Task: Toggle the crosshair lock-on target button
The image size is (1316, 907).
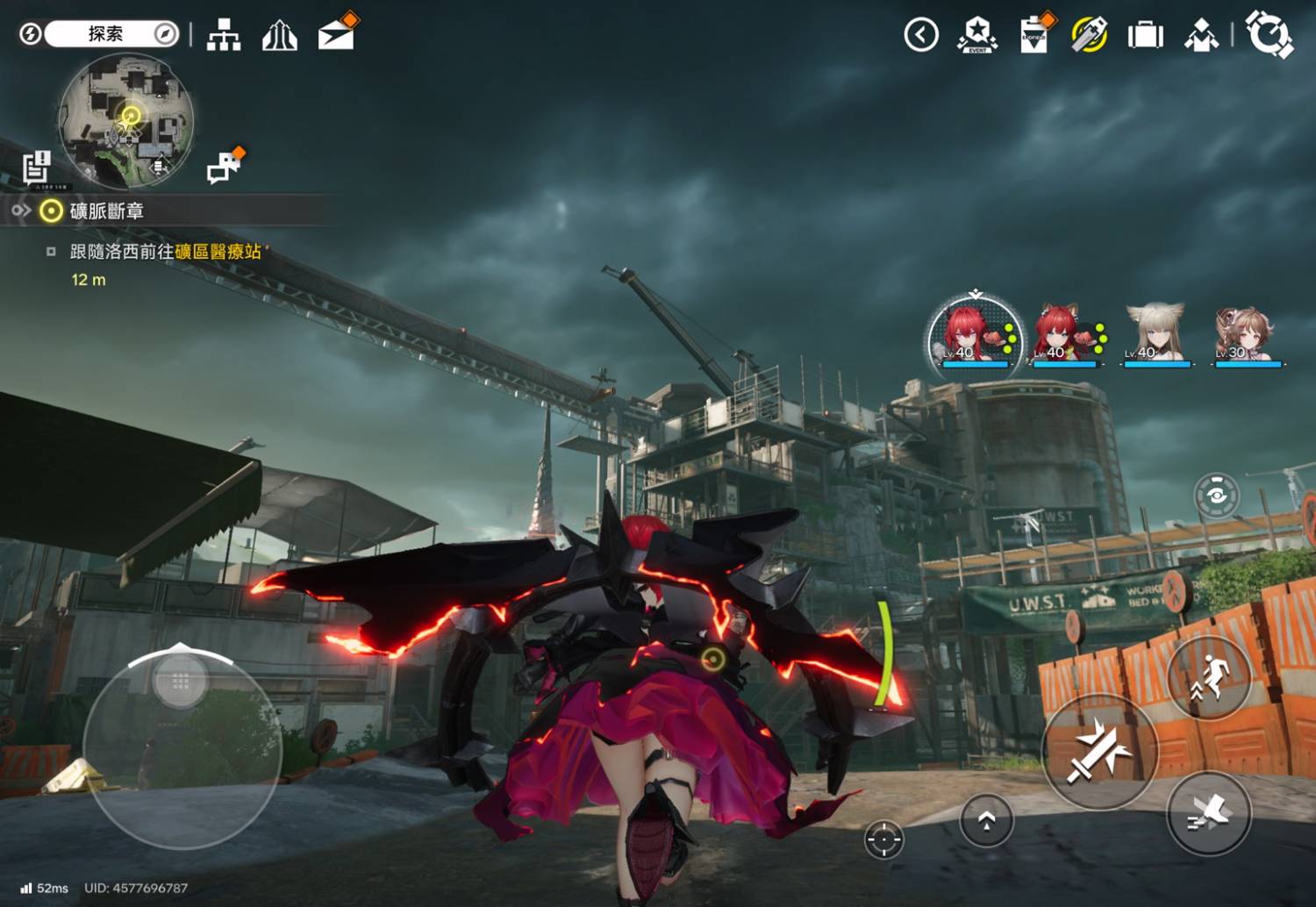Action: pyautogui.click(x=883, y=839)
